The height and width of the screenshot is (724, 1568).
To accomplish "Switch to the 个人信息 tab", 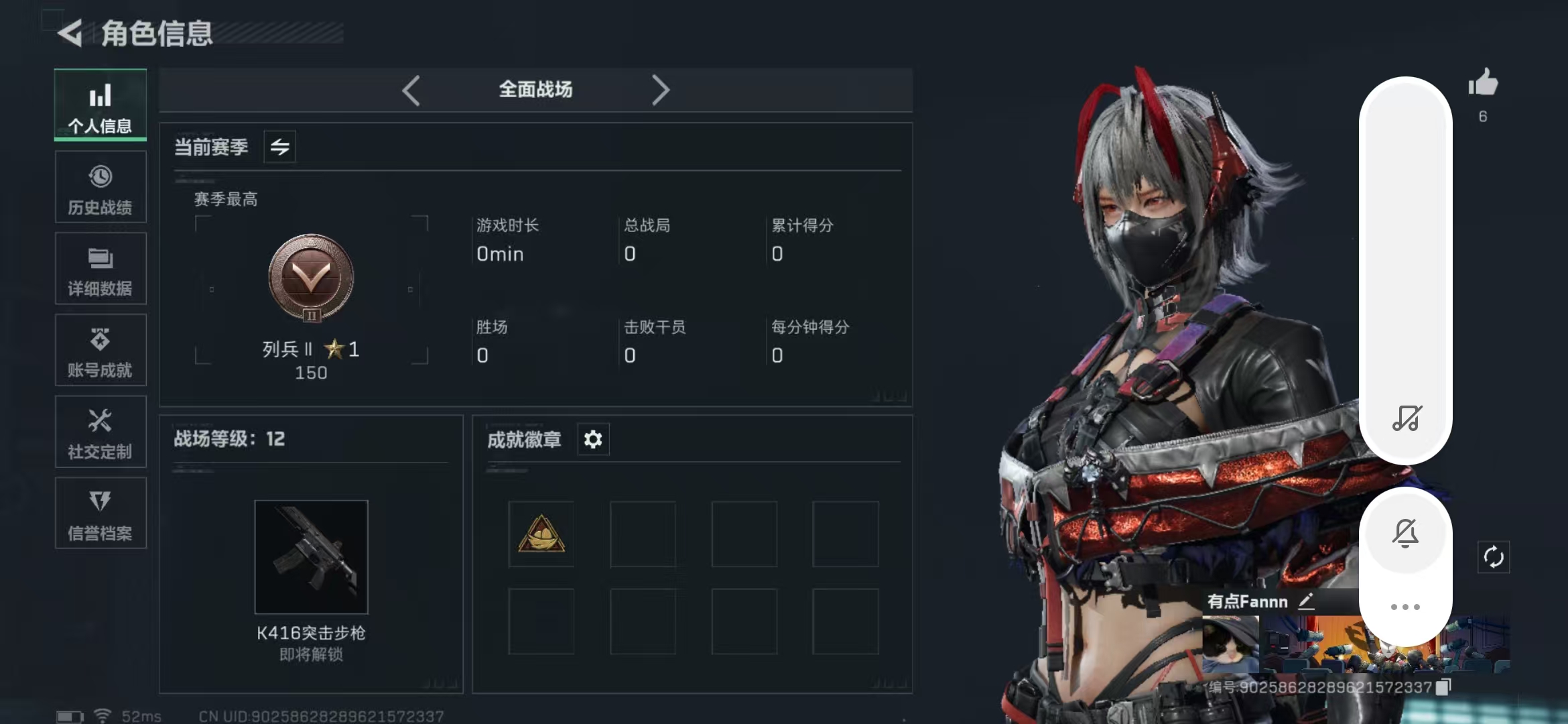I will click(x=101, y=105).
